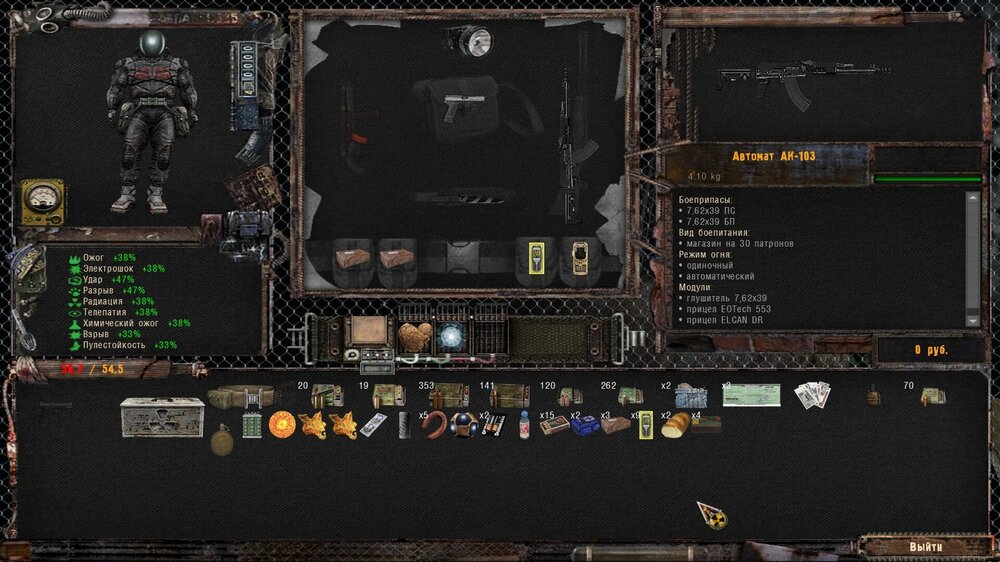The height and width of the screenshot is (562, 1000).
Task: Choose the brown heart-shaped artifact on belt
Action: (x=412, y=337)
